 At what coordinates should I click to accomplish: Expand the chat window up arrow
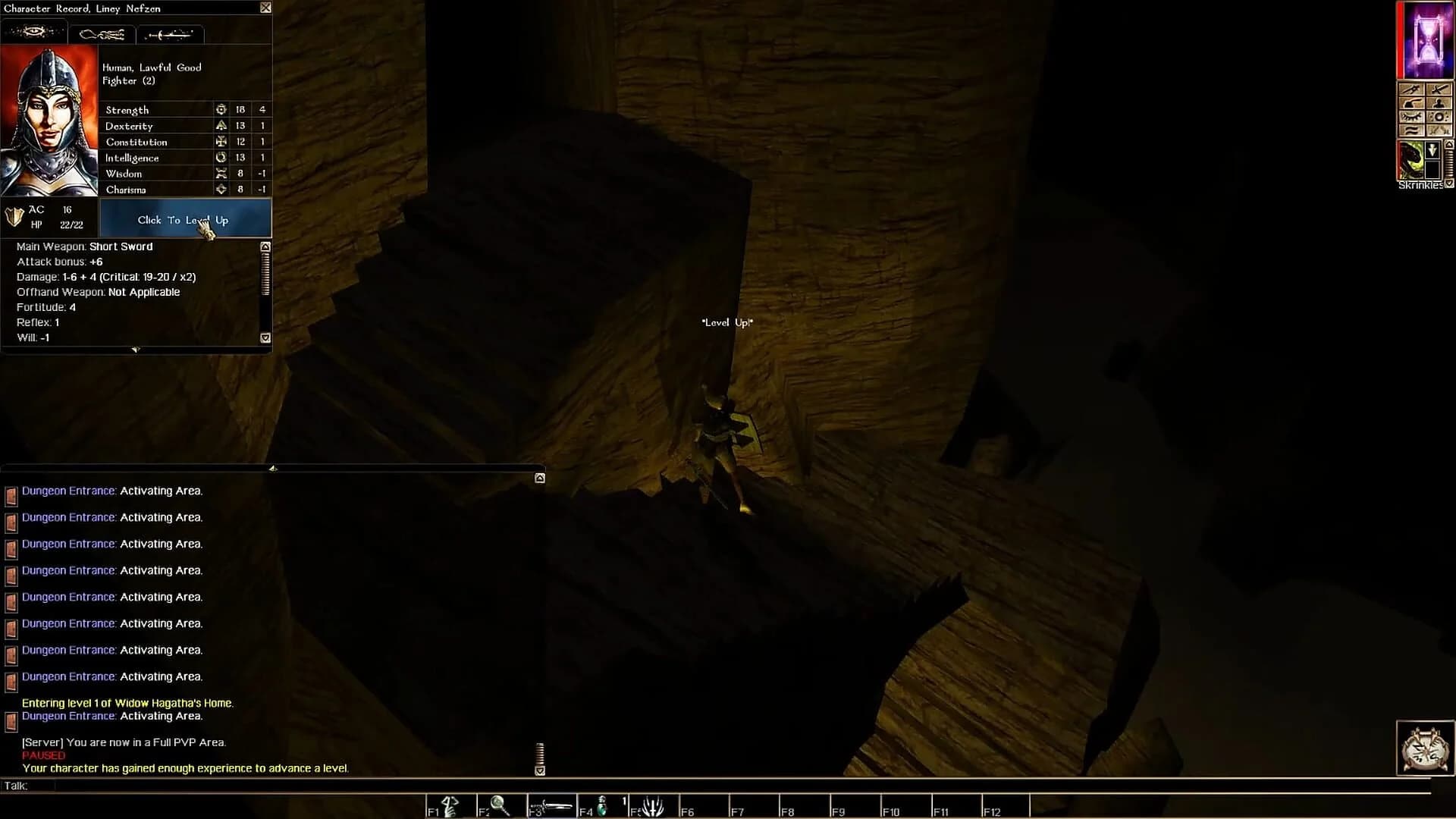540,478
